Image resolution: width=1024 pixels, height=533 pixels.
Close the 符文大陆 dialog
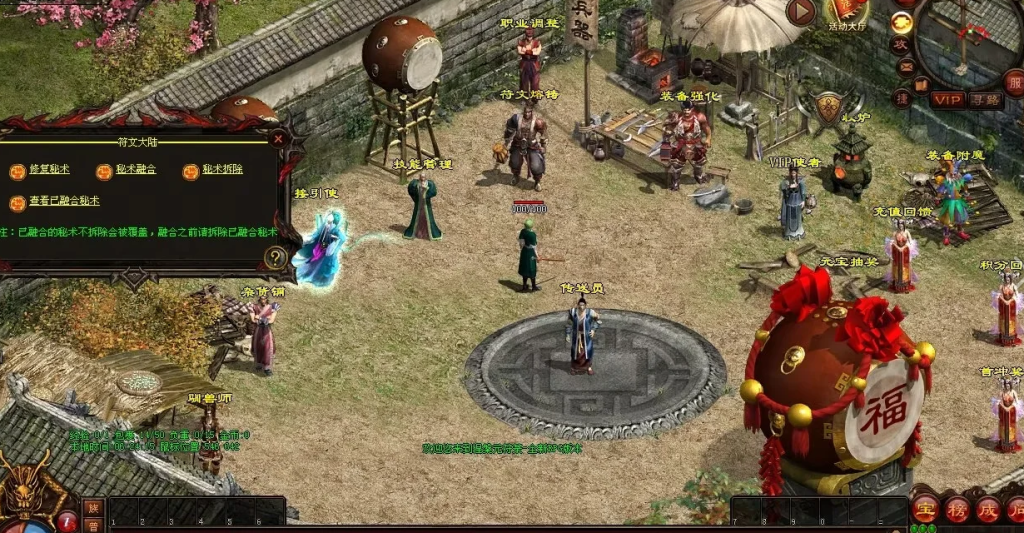pos(278,140)
